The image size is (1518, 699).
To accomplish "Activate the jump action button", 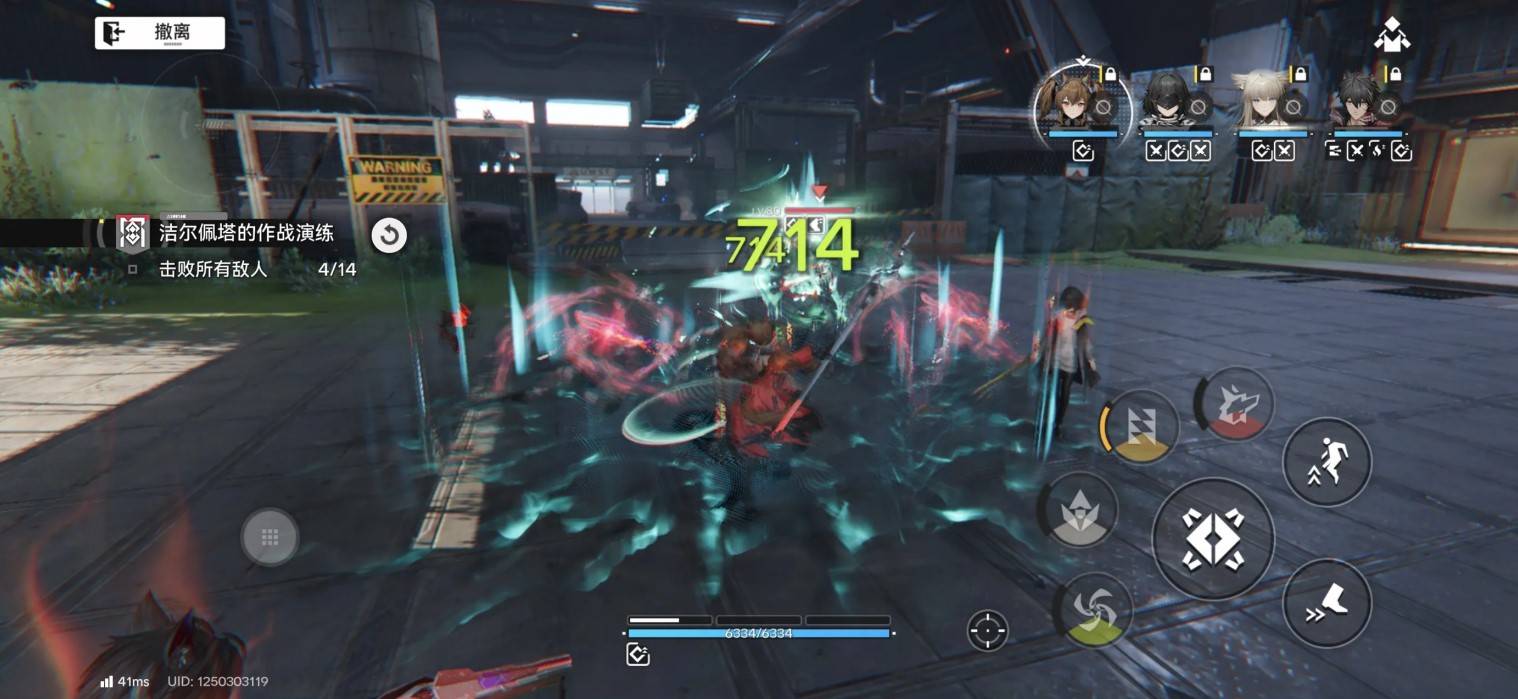I will [x=1326, y=462].
